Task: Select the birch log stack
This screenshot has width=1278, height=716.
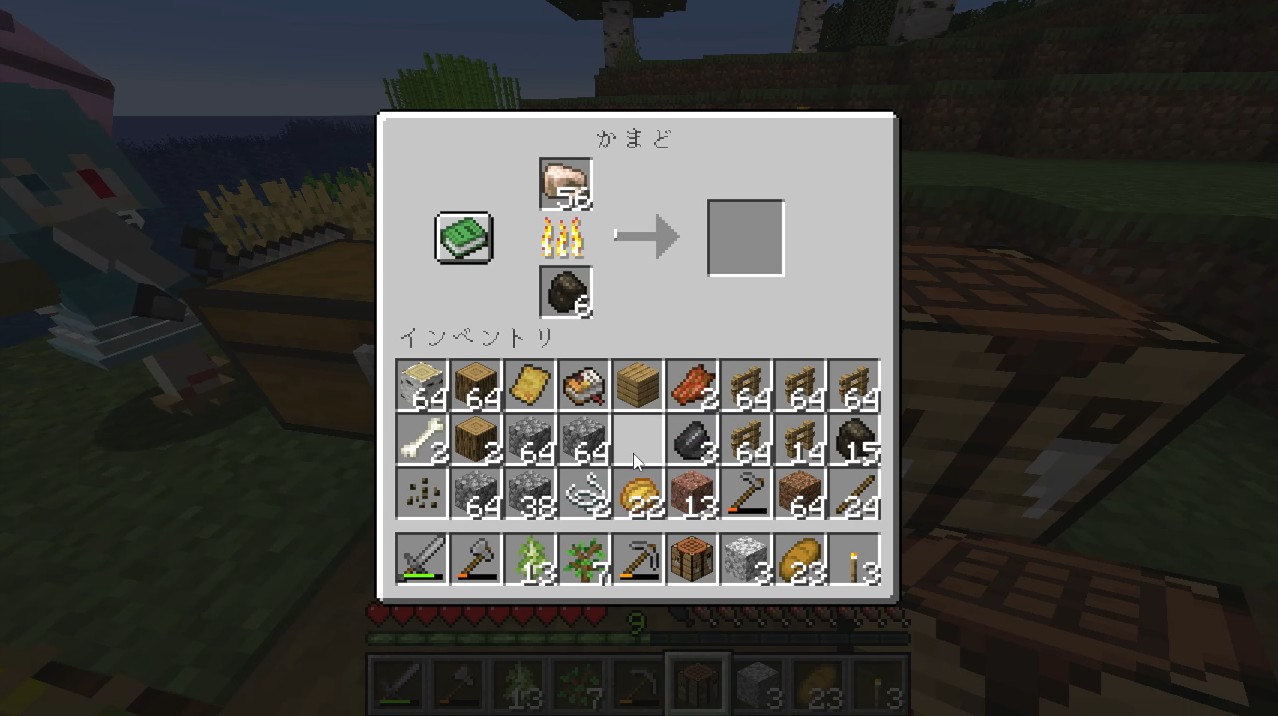Action: [422, 385]
